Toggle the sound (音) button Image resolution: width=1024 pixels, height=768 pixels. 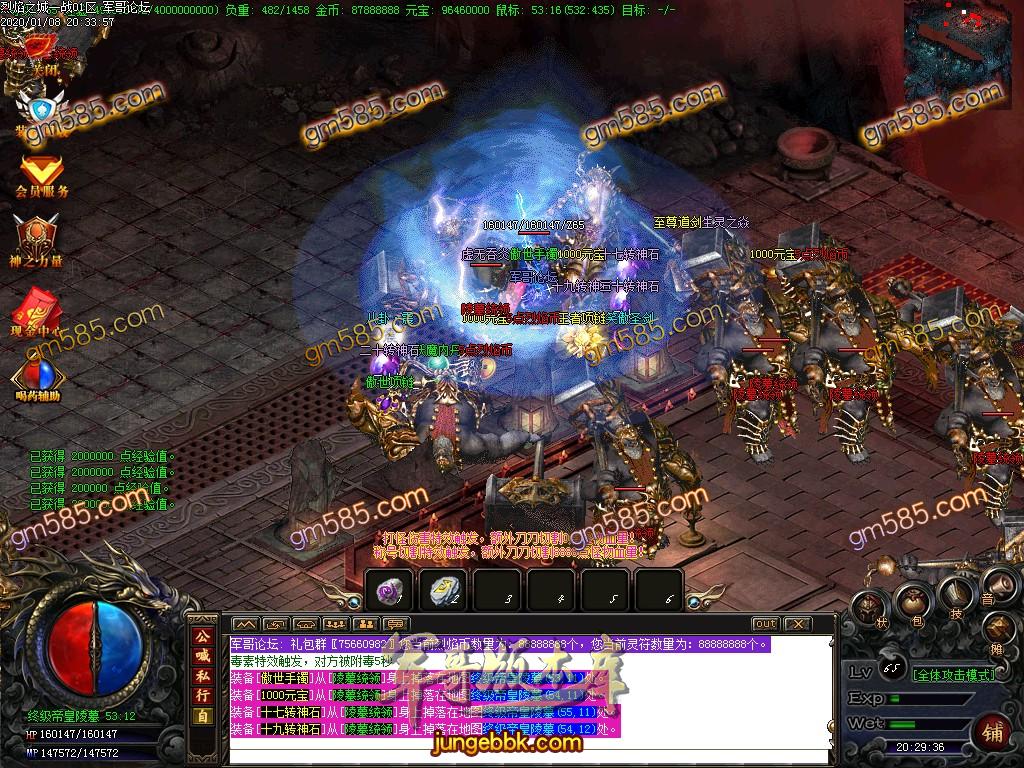994,586
